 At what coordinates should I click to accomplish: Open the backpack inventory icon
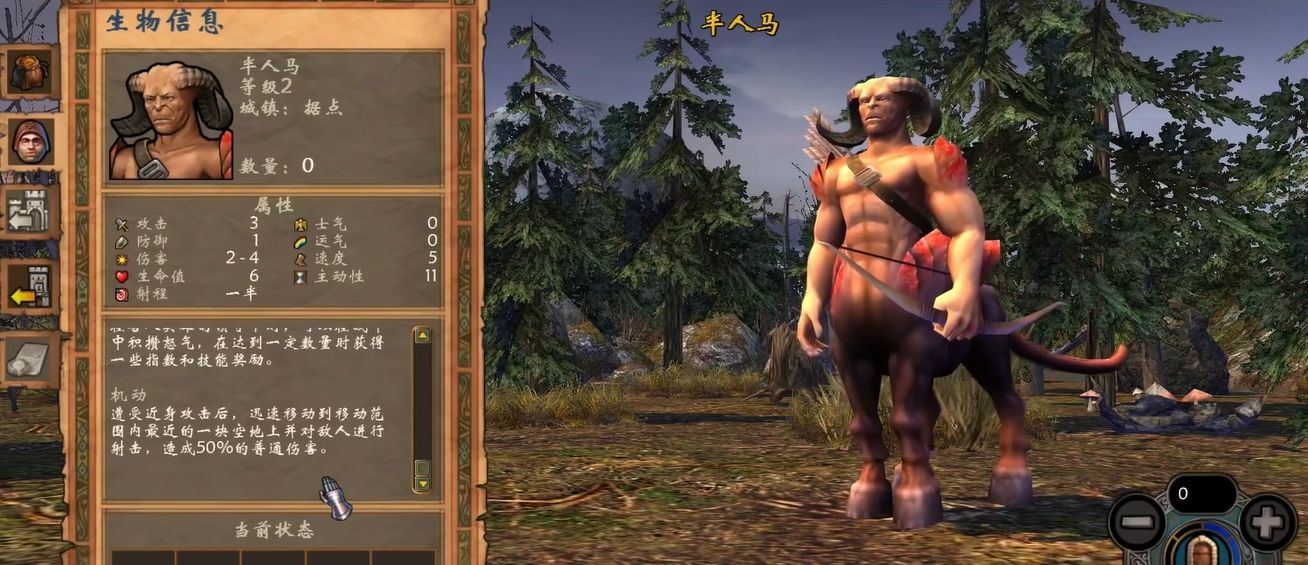(29, 71)
